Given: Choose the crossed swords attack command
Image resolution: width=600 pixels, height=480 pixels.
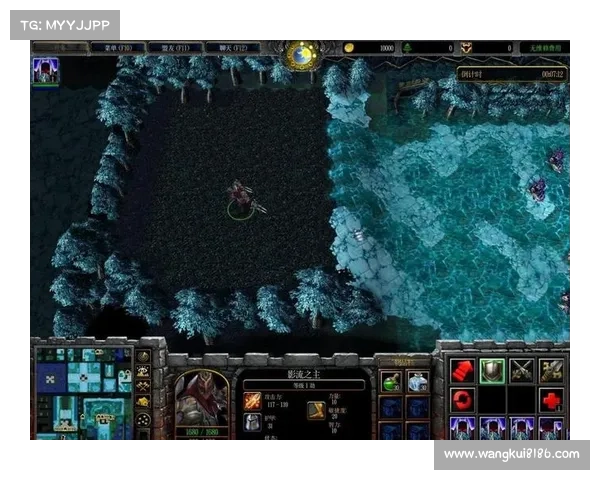Looking at the screenshot, I should point(521,371).
